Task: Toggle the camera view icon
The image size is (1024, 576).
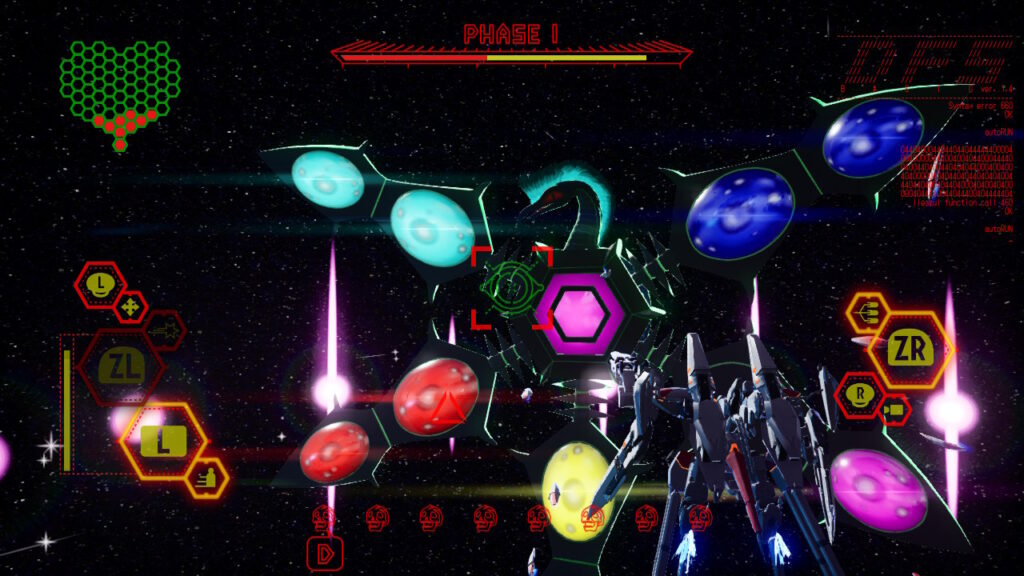Action: click(x=894, y=409)
